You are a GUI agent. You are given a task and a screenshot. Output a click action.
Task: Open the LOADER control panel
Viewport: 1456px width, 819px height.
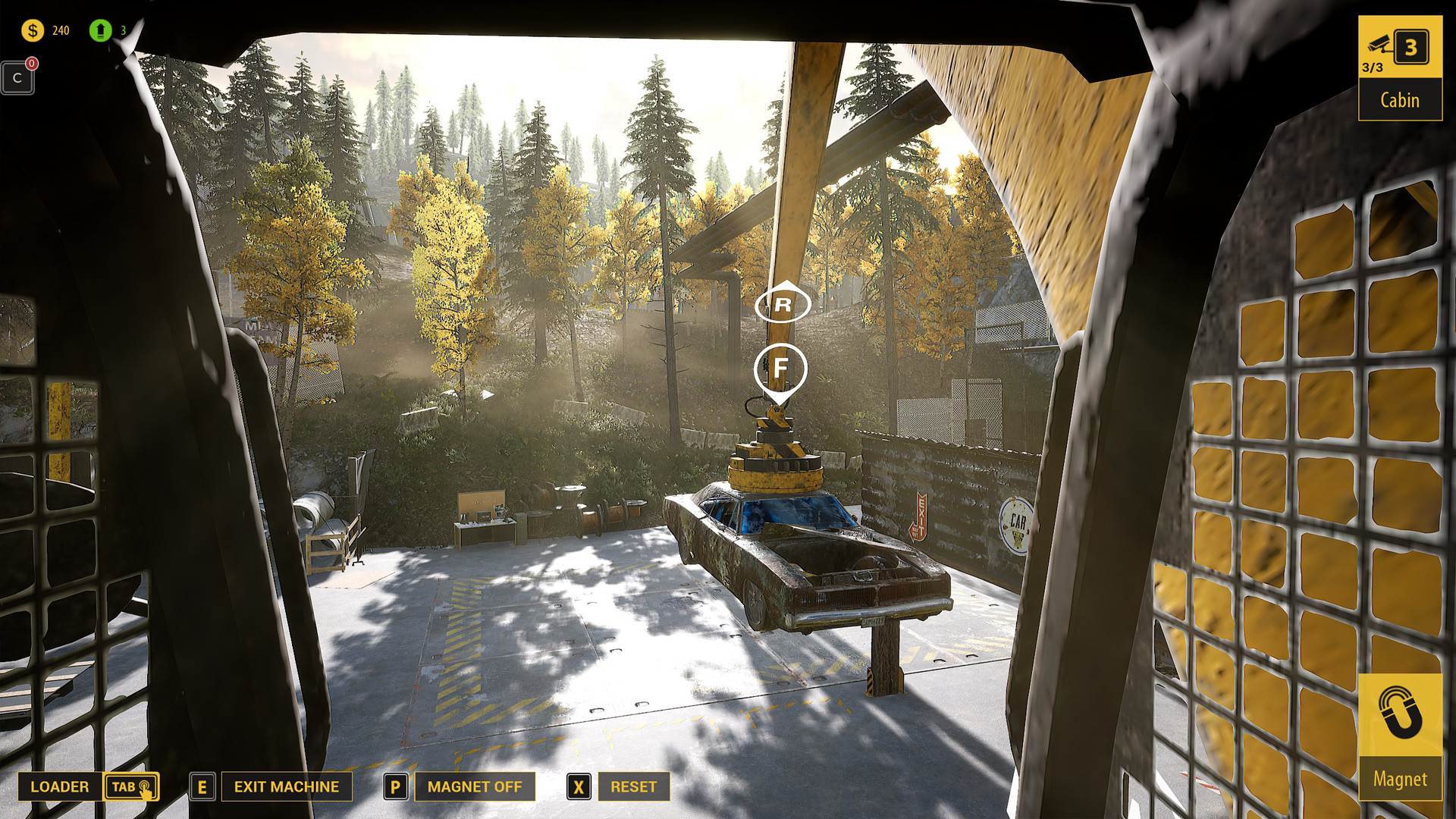pos(61,787)
